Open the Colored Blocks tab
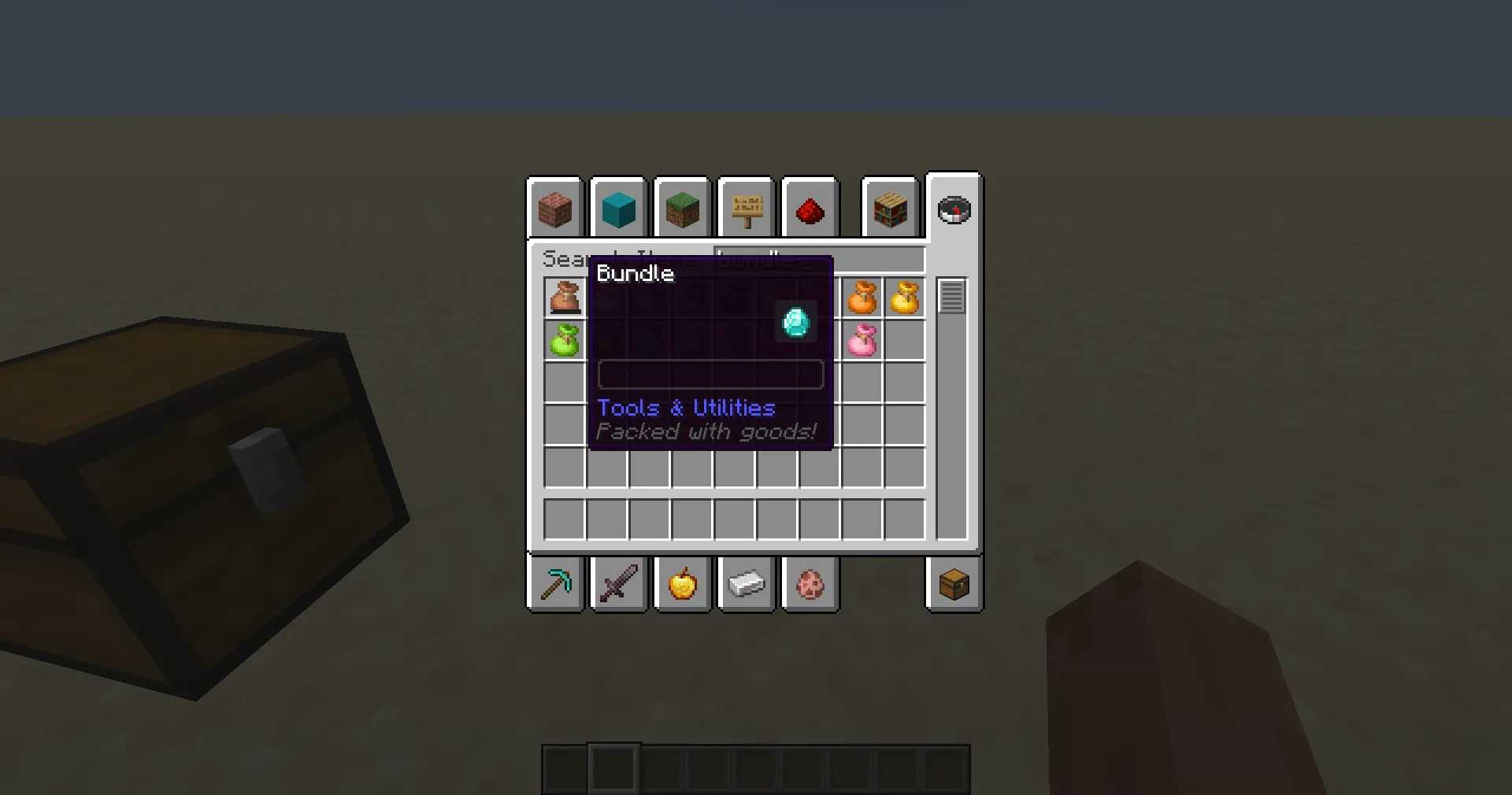 click(x=618, y=209)
